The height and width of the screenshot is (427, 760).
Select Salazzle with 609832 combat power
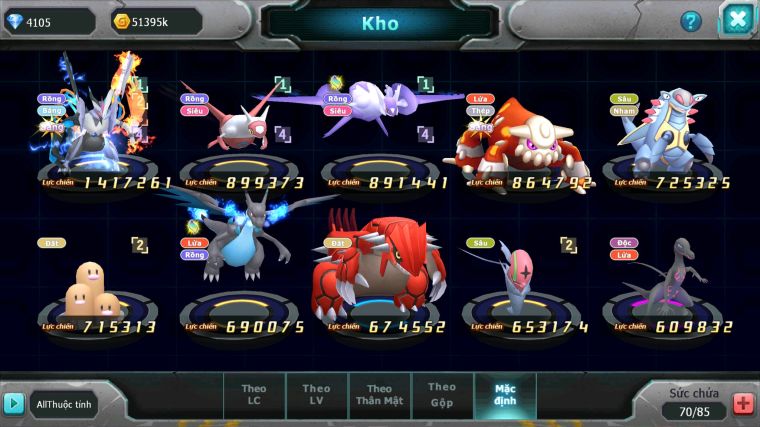662,275
